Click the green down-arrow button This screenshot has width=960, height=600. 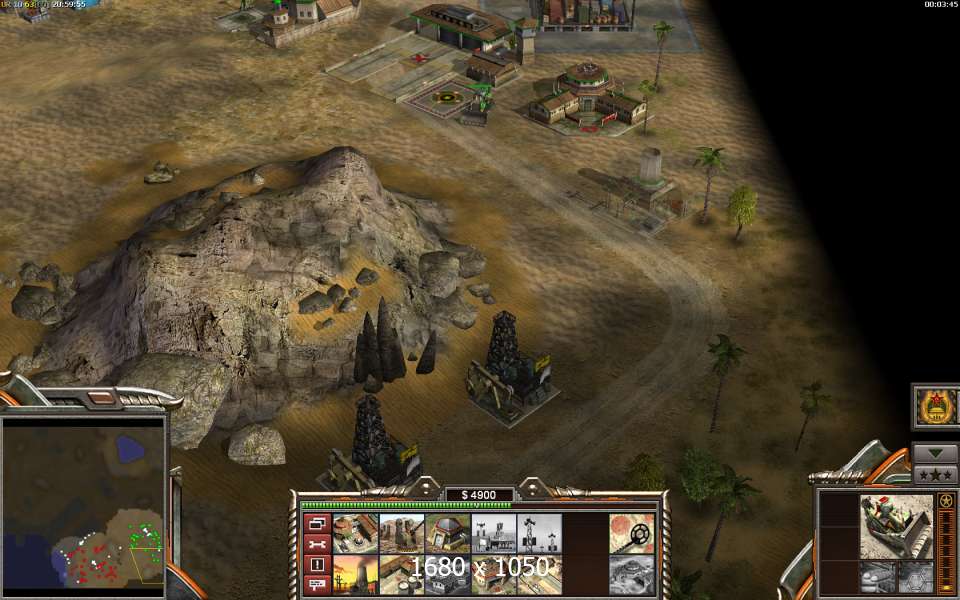[x=935, y=453]
